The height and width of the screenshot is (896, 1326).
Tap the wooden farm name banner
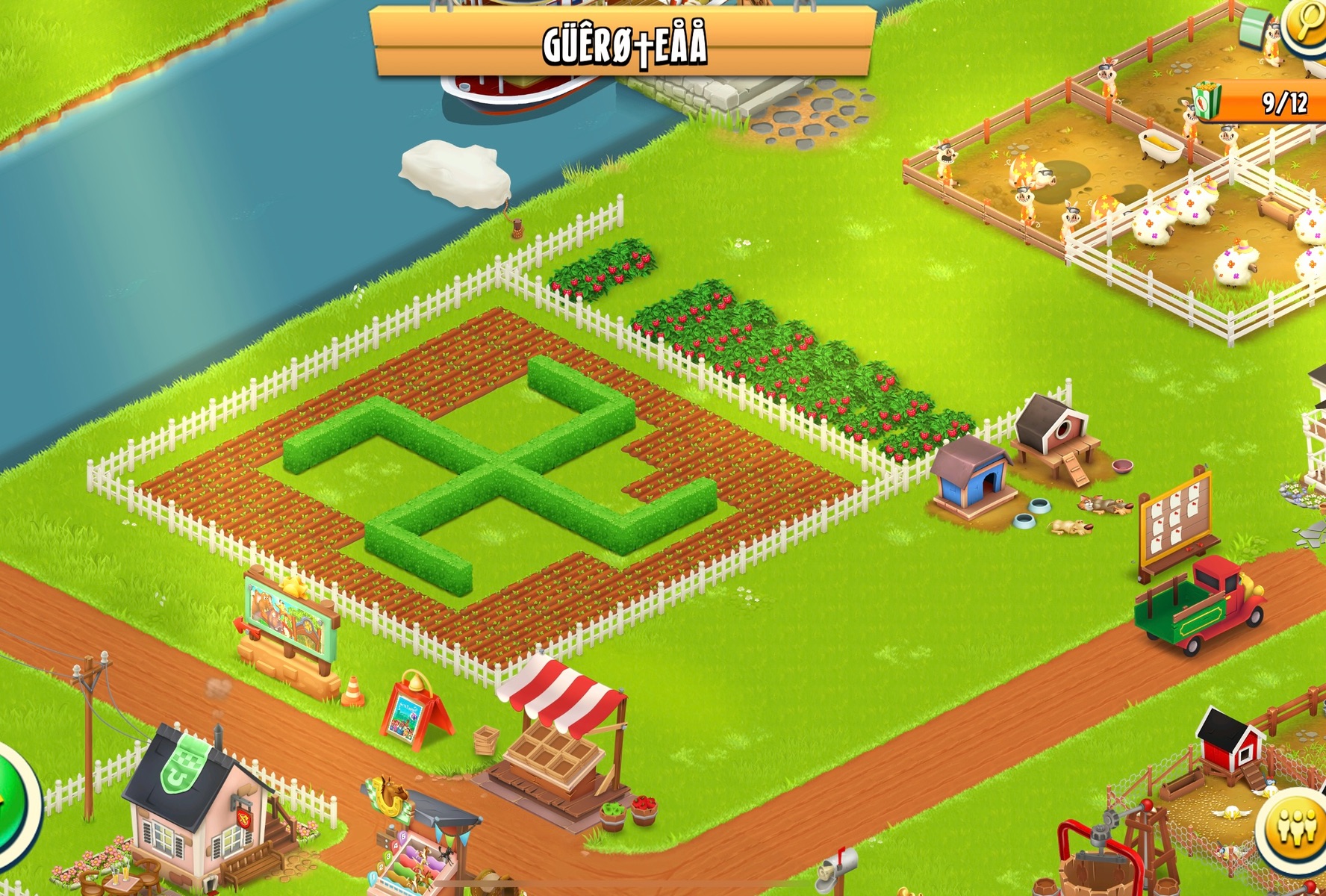tap(623, 43)
